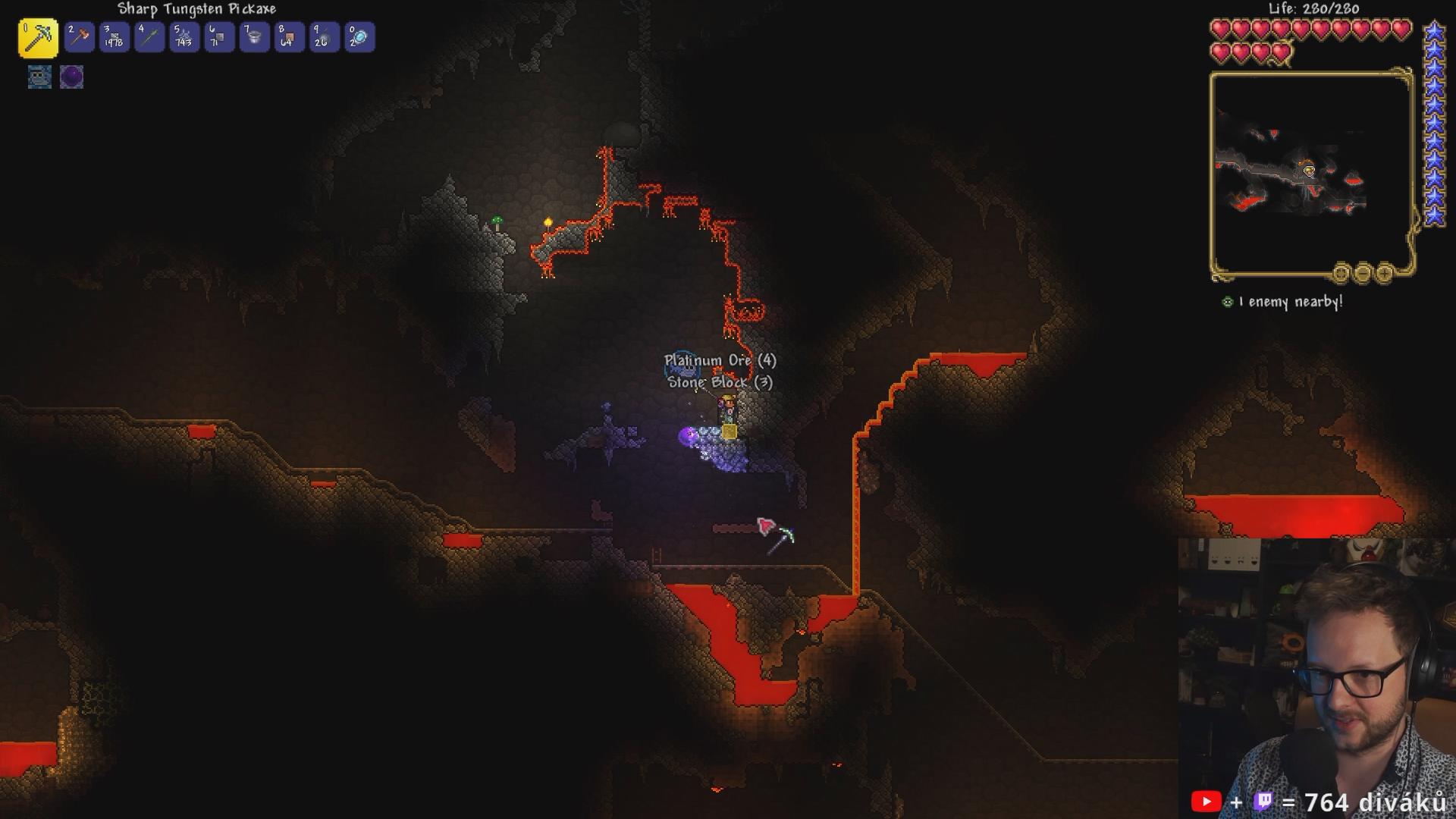Select the Sharp Tungsten Pickaxe hotbar slot
Screen dimensions: 1456x819
(x=38, y=38)
